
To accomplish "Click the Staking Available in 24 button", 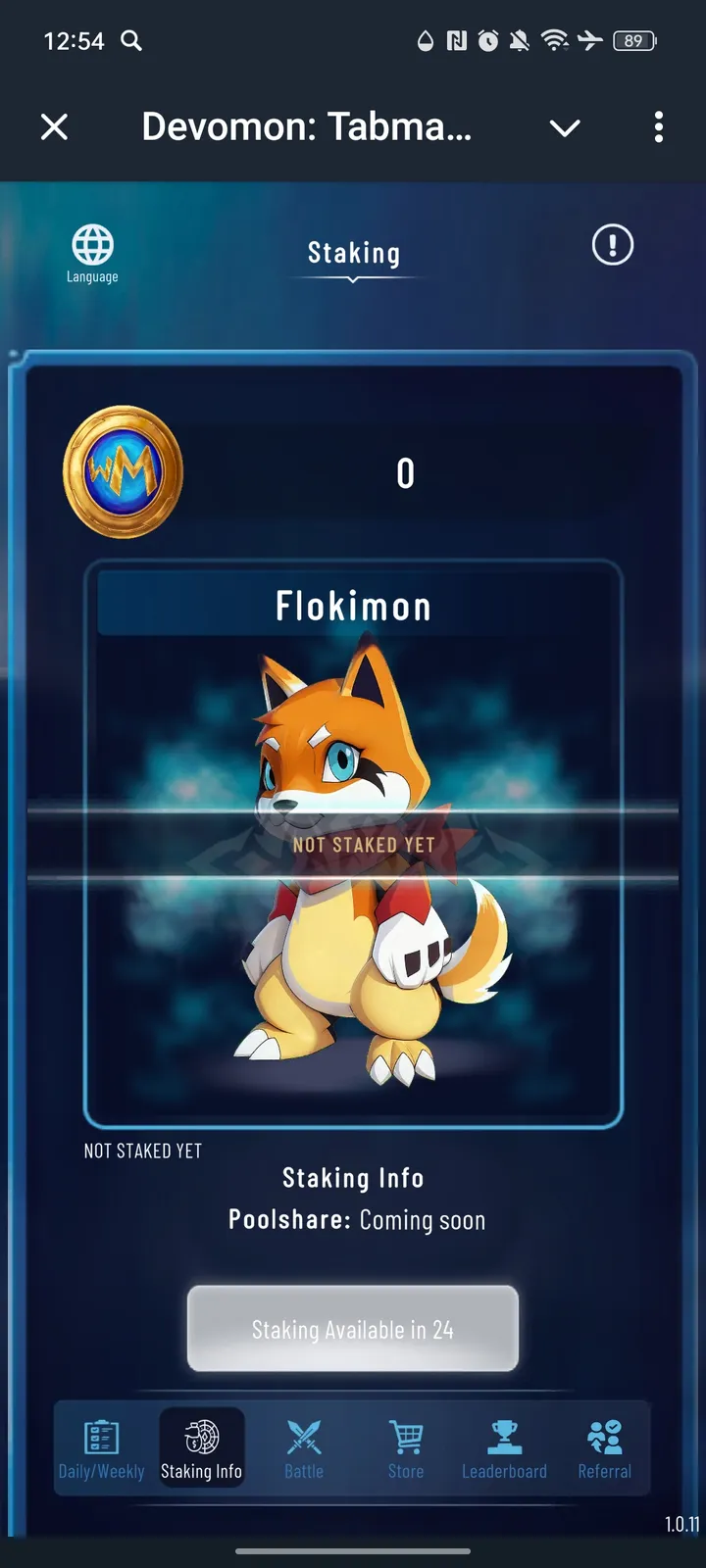I will coord(353,1329).
